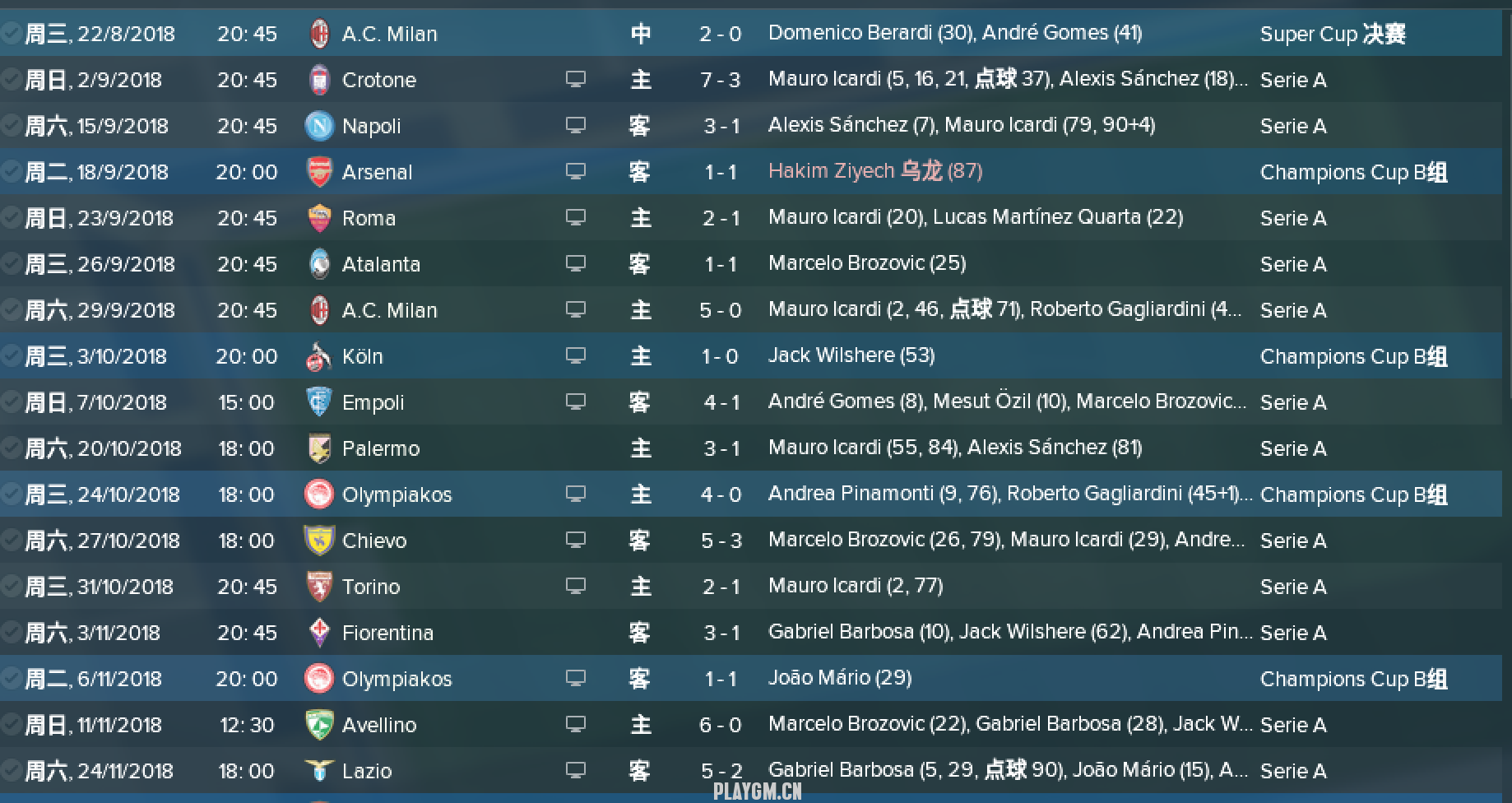Open the Roma 2-1 match result
The image size is (1512, 803).
[x=721, y=218]
